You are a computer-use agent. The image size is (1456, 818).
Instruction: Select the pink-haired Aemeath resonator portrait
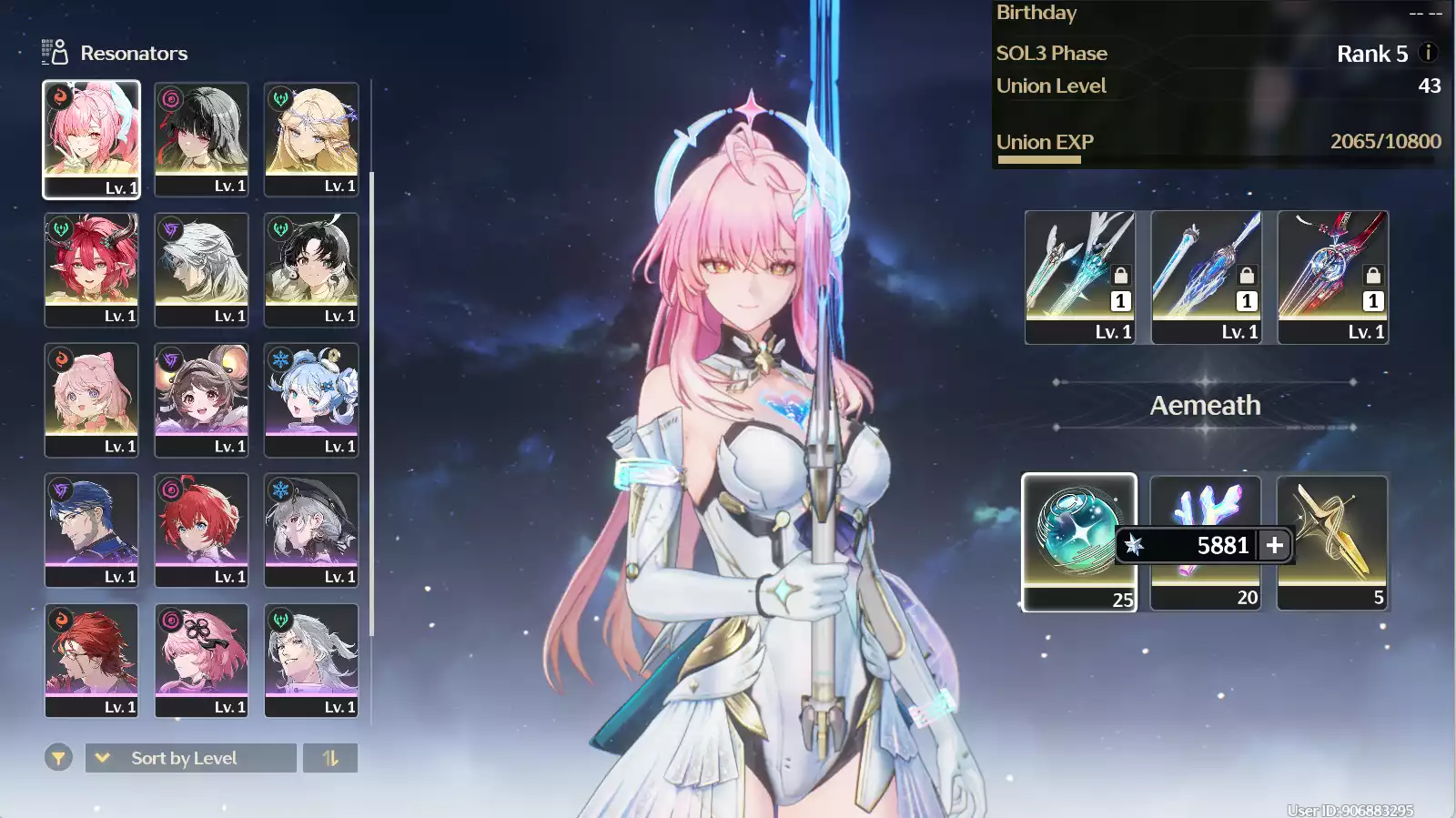[91, 139]
